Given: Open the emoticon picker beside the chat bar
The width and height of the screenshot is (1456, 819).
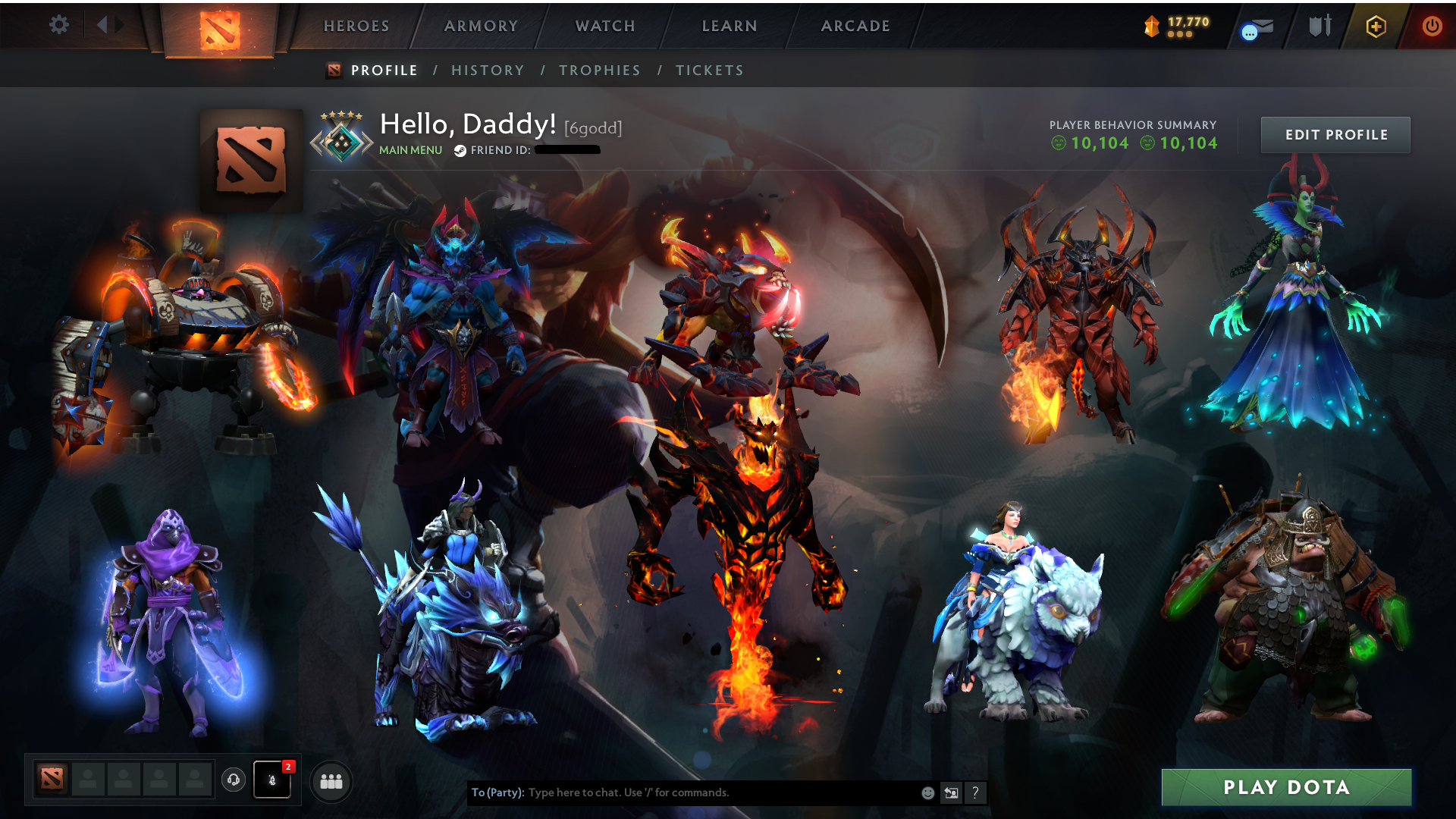Looking at the screenshot, I should click(927, 792).
